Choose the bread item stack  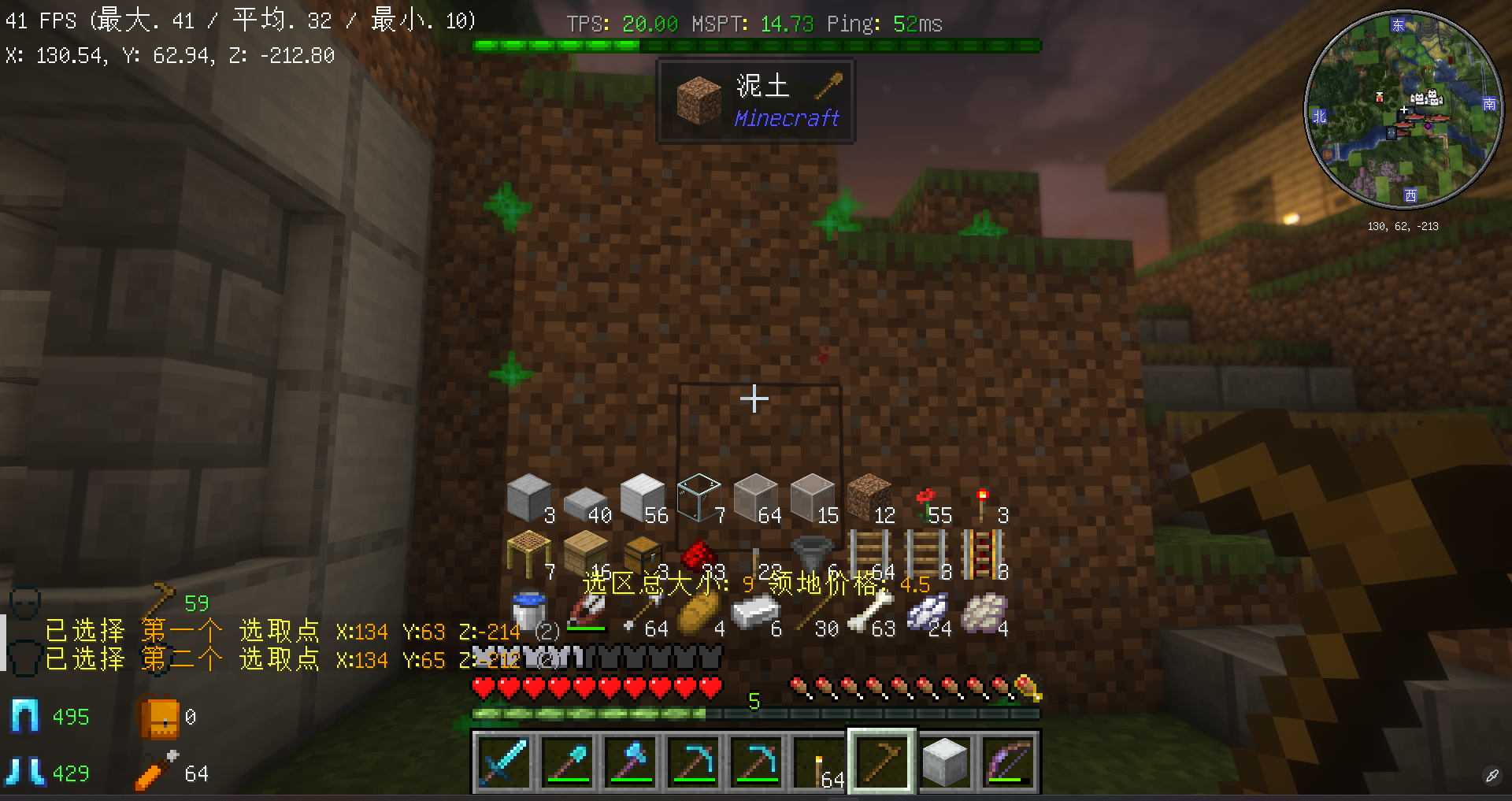[x=699, y=611]
